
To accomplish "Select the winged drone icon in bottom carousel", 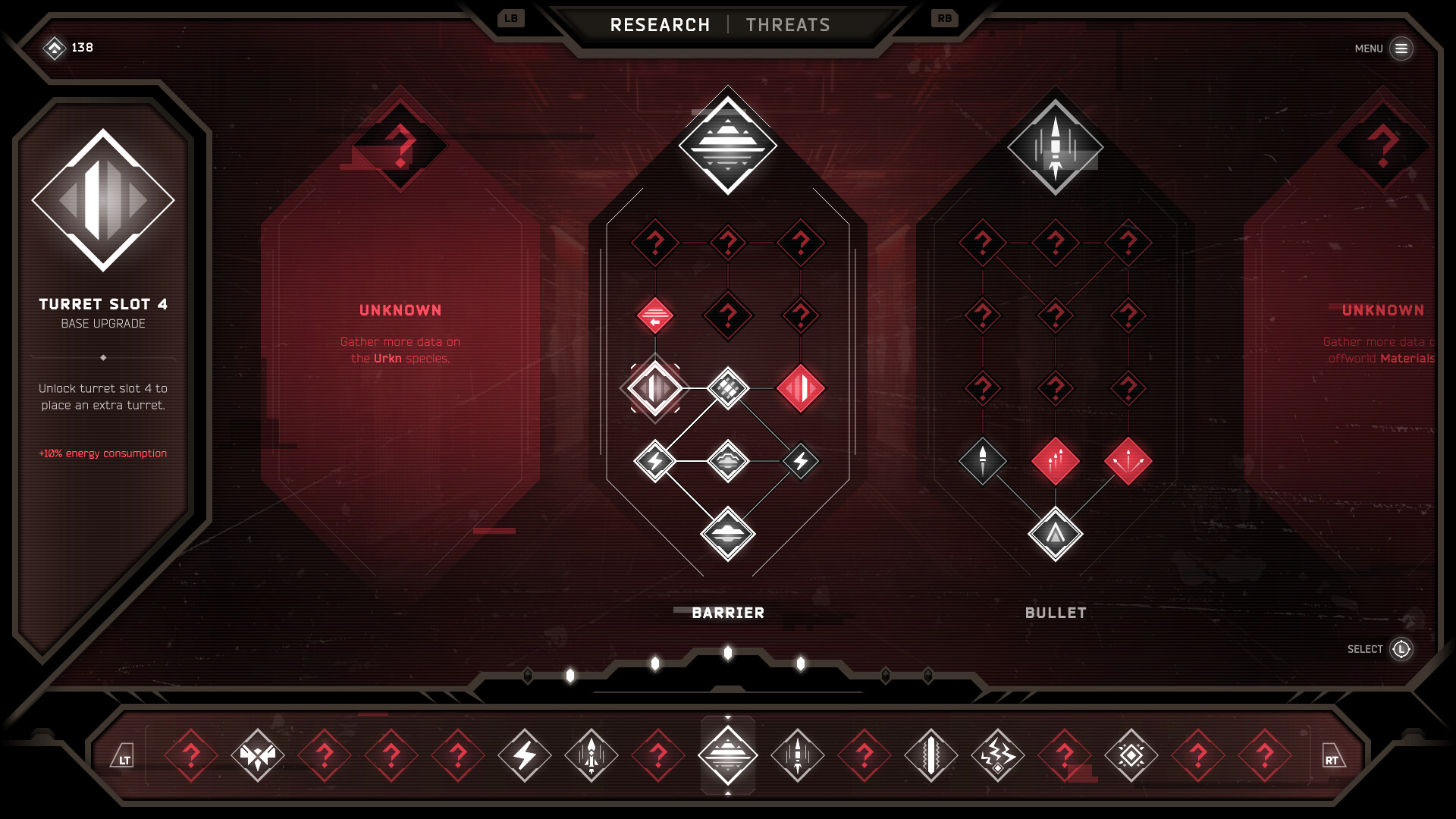I will [259, 755].
